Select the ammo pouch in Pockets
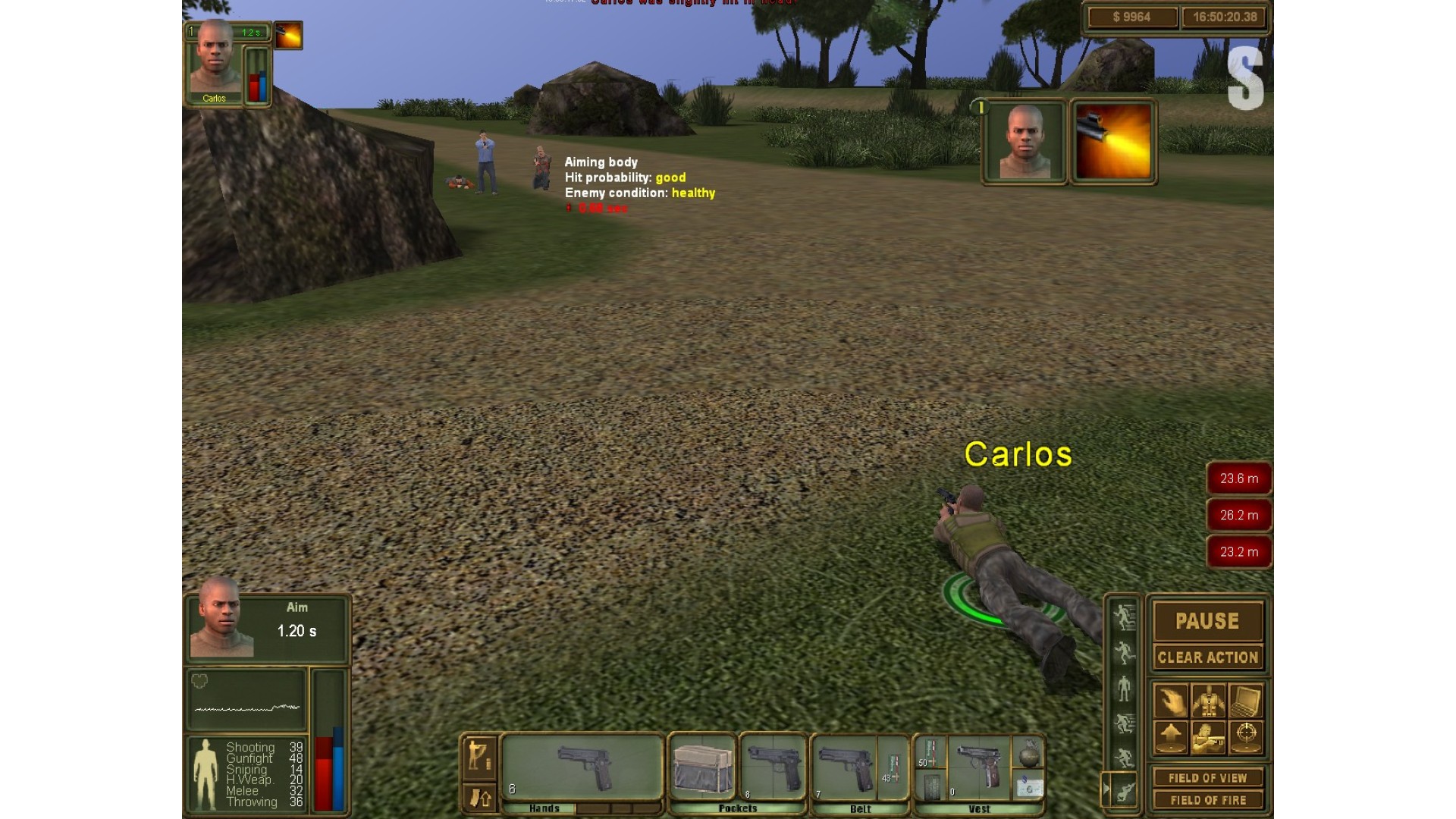 (702, 767)
